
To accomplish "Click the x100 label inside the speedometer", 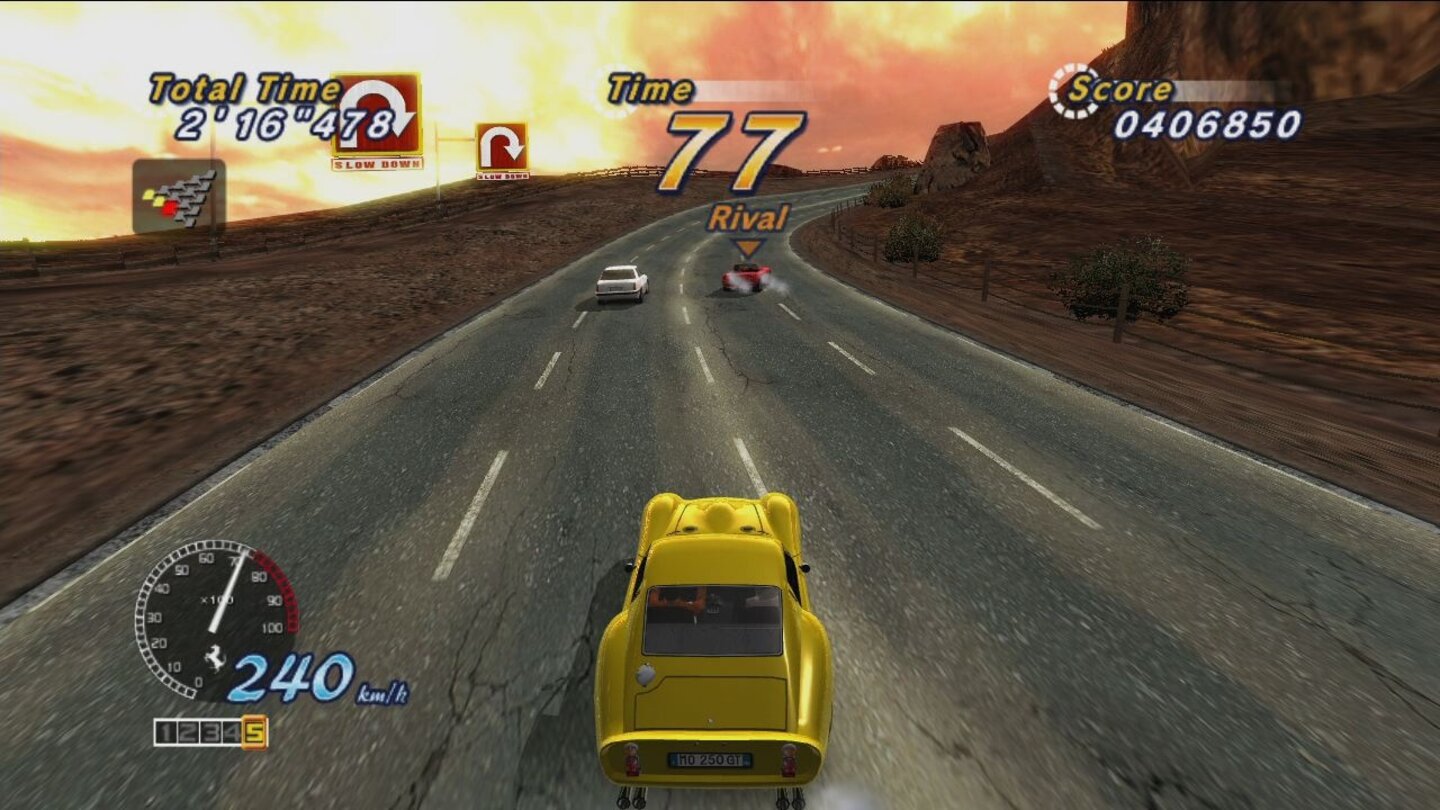I will 216,598.
